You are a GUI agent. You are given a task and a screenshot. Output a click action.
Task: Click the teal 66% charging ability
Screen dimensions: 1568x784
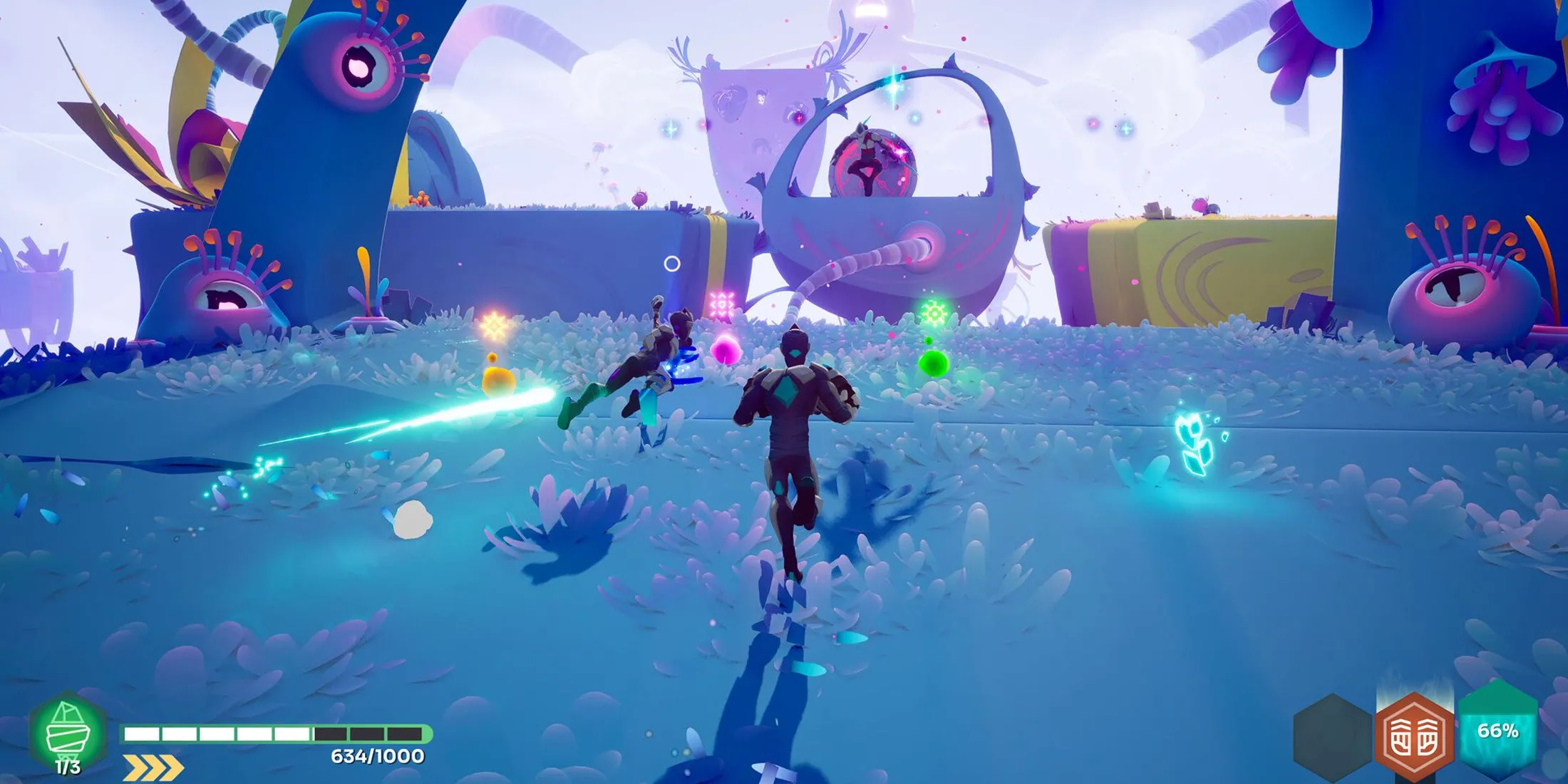[1497, 731]
